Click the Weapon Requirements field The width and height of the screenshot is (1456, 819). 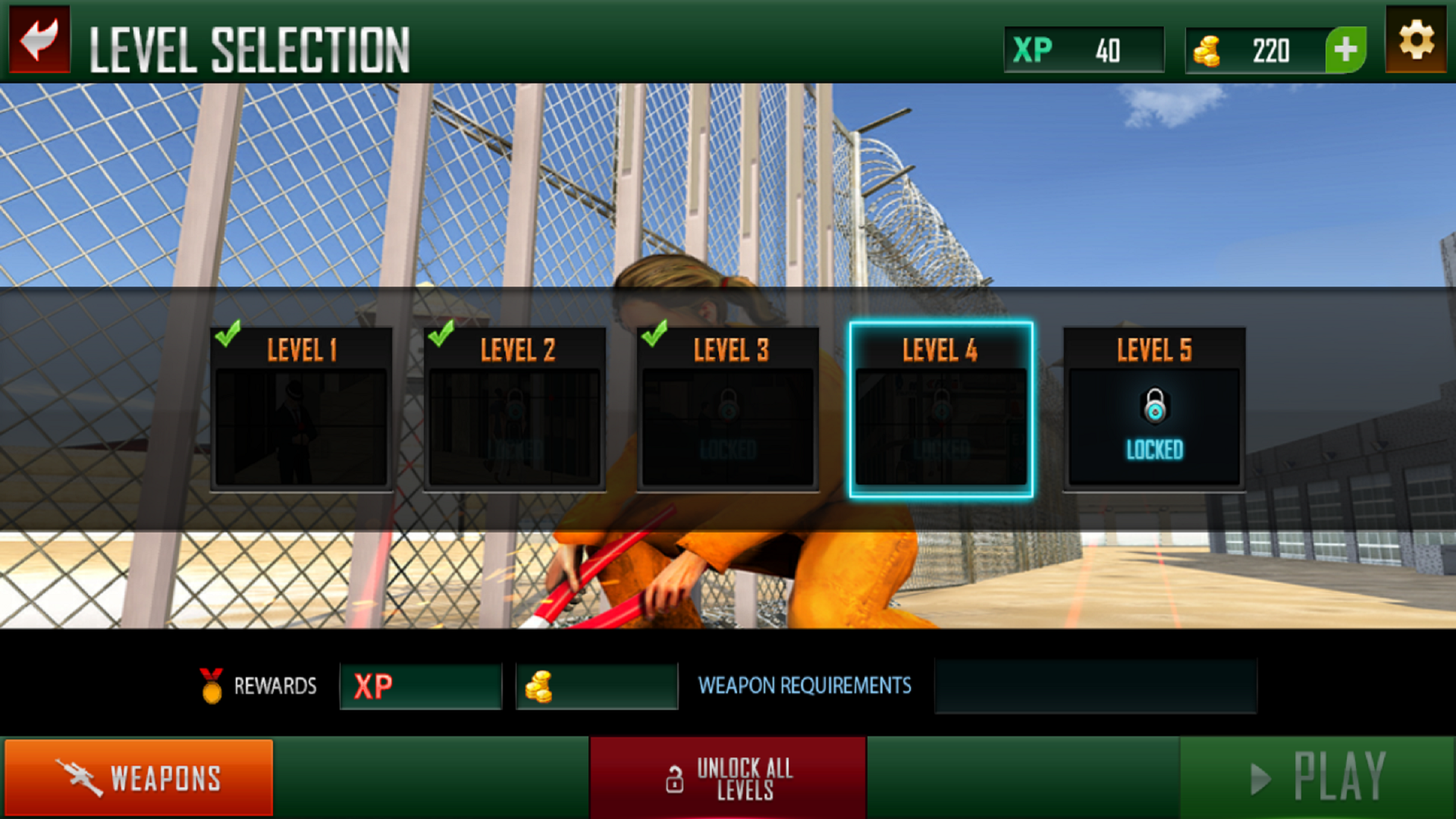pyautogui.click(x=1096, y=686)
